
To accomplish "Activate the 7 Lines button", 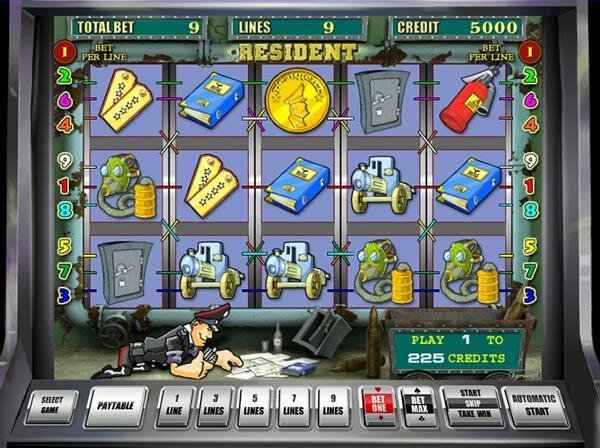I will pos(294,407).
